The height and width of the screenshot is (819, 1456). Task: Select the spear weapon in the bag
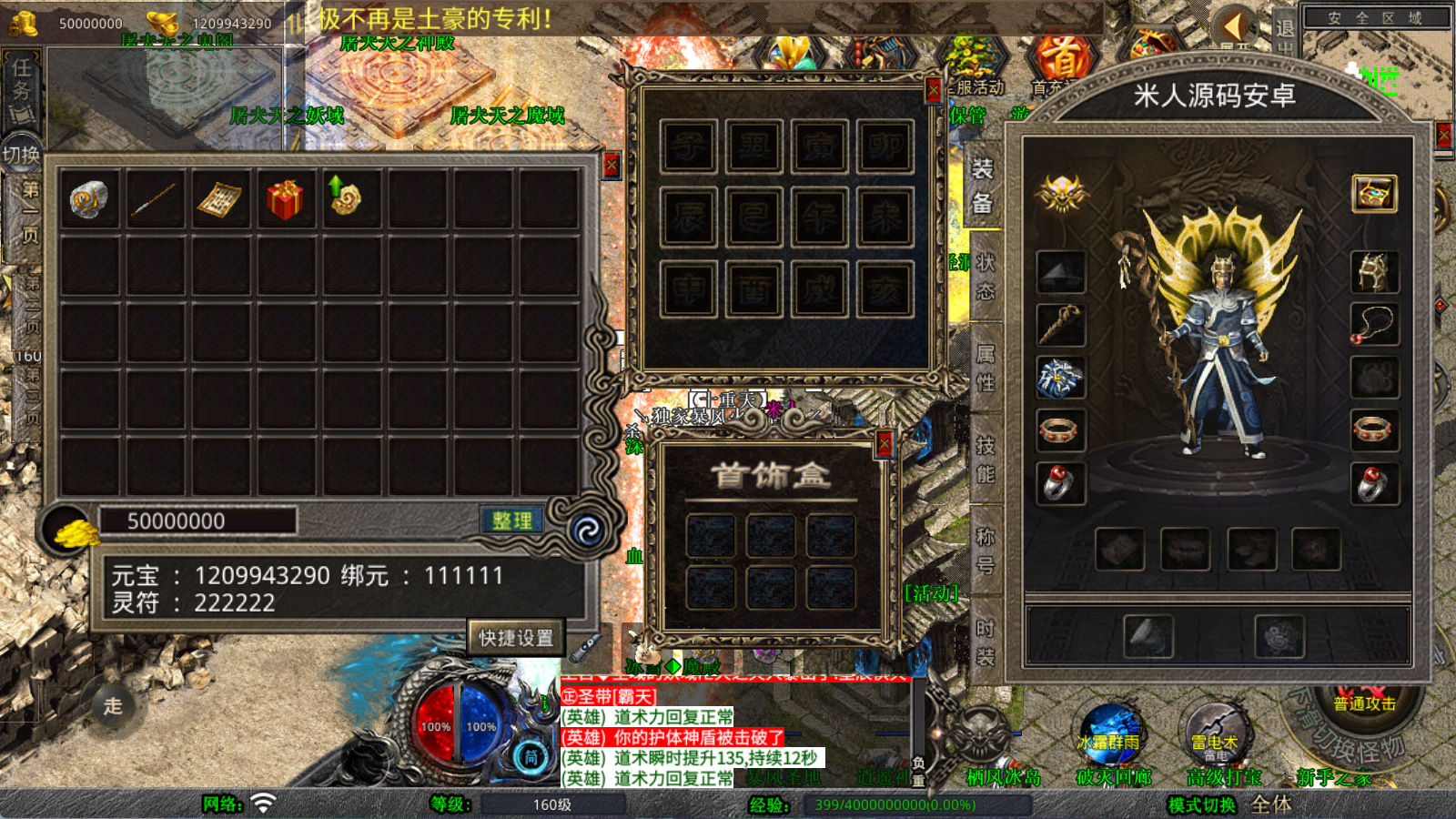tap(154, 198)
